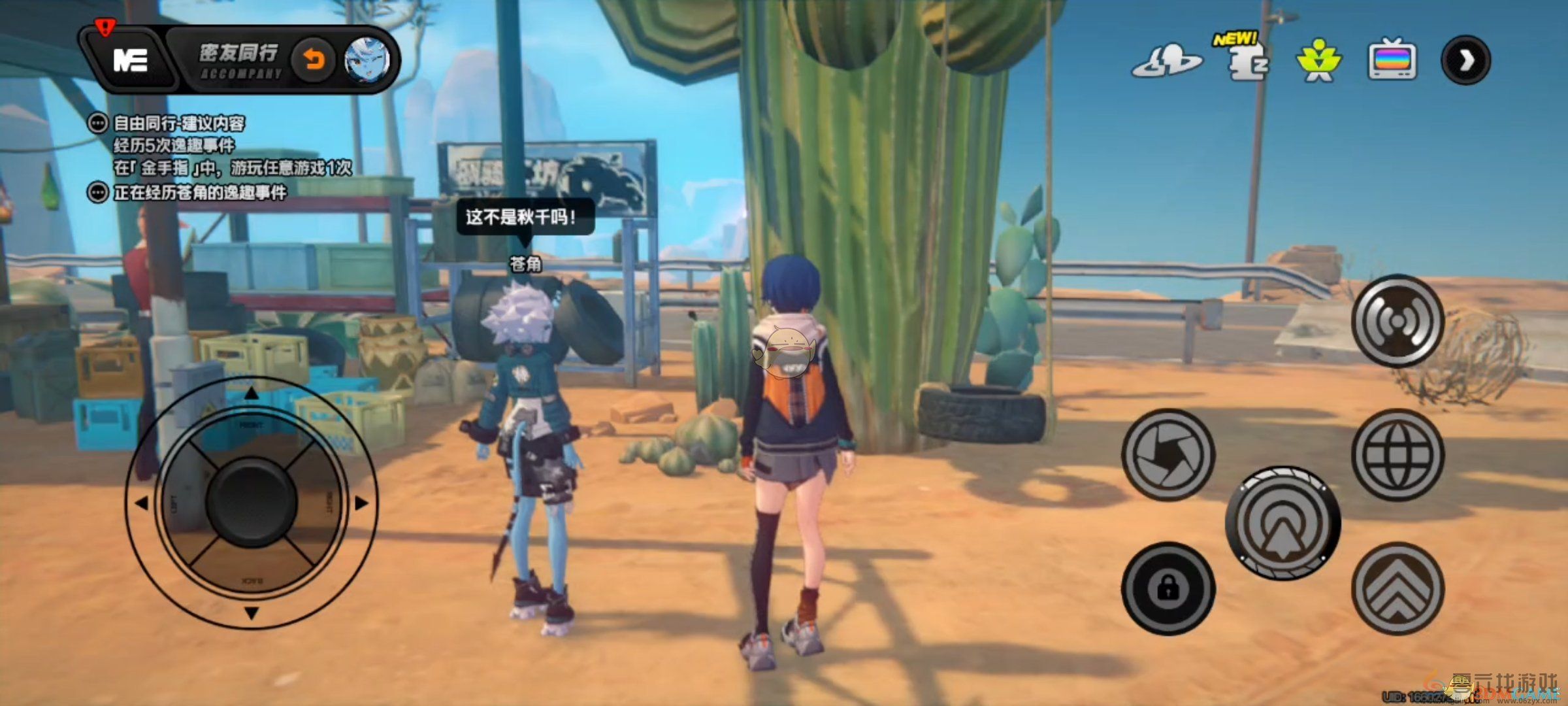
Task: Tap the joystick's right arrow
Action: (x=361, y=503)
